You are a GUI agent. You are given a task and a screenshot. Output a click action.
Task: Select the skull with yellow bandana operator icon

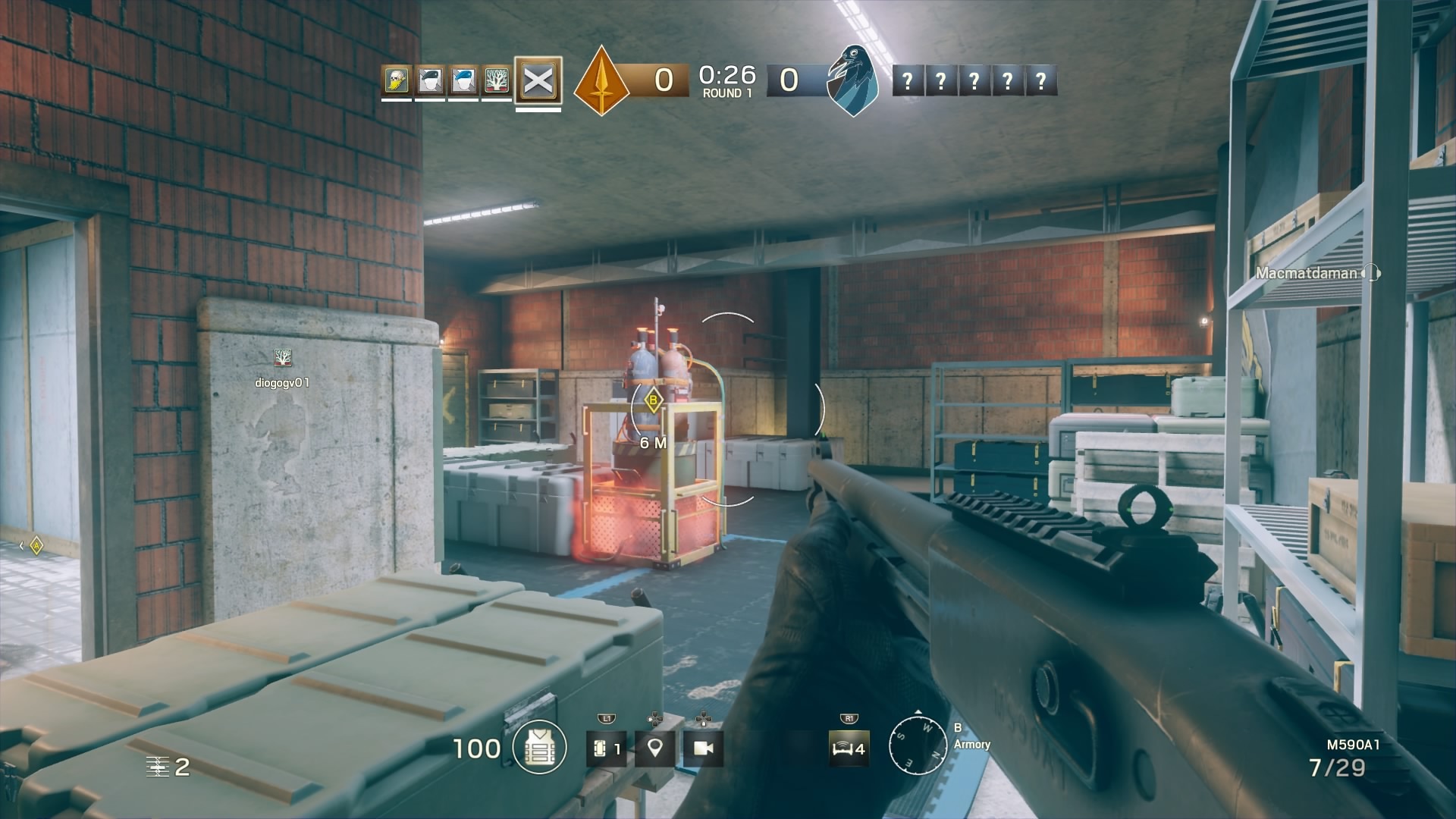pos(396,80)
